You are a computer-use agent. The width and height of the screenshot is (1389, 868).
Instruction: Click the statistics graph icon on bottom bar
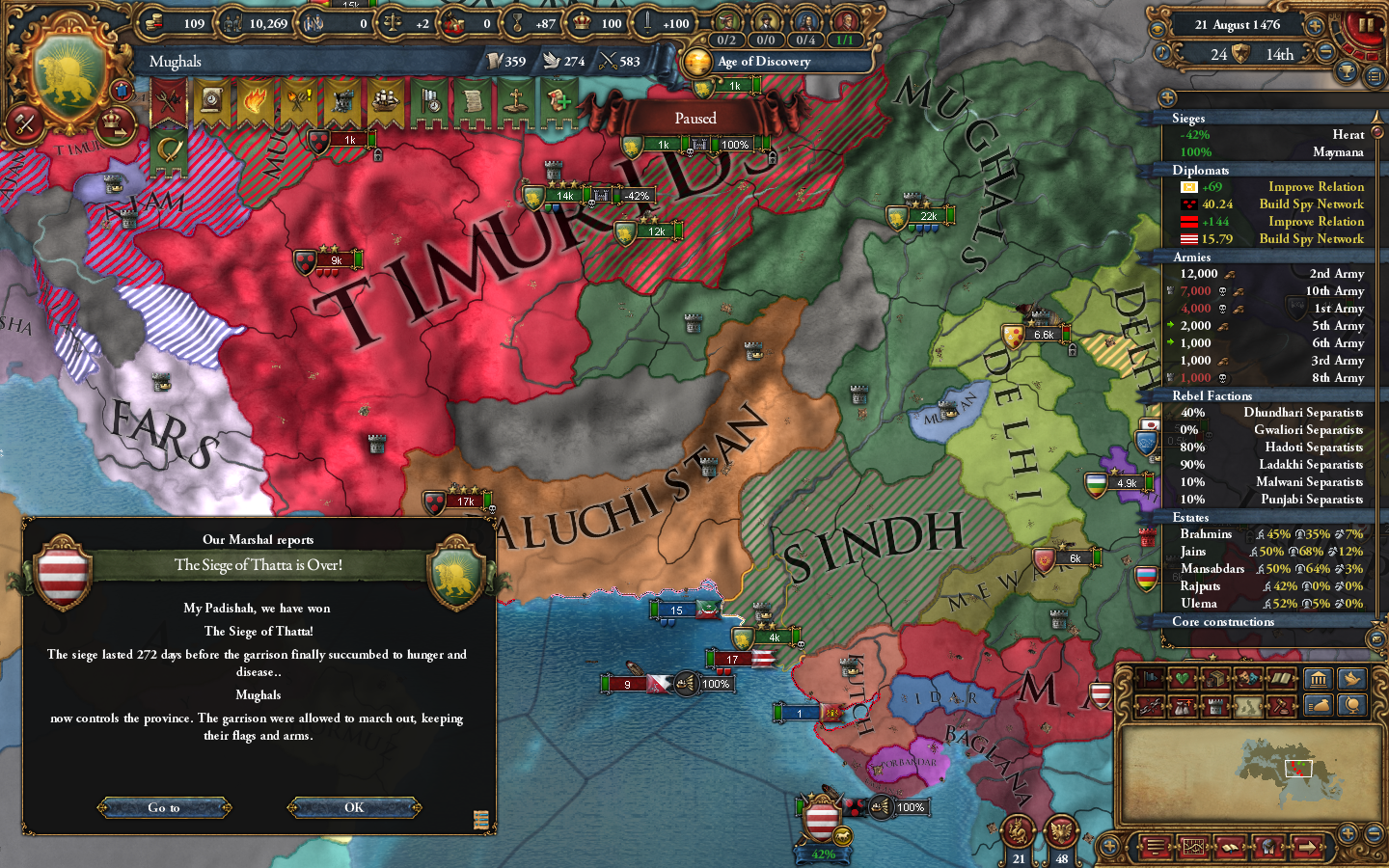coord(1194,847)
